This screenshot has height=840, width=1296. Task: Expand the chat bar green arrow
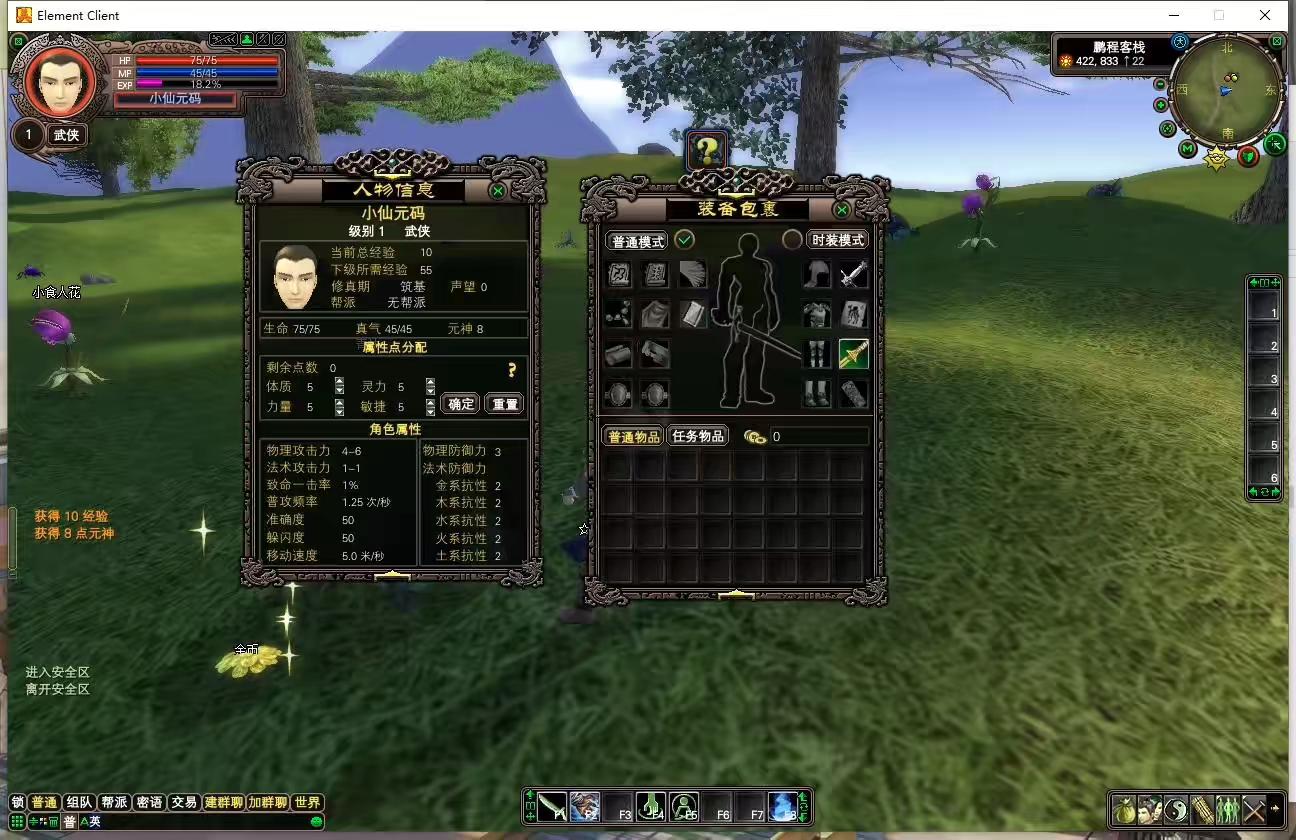coord(316,821)
